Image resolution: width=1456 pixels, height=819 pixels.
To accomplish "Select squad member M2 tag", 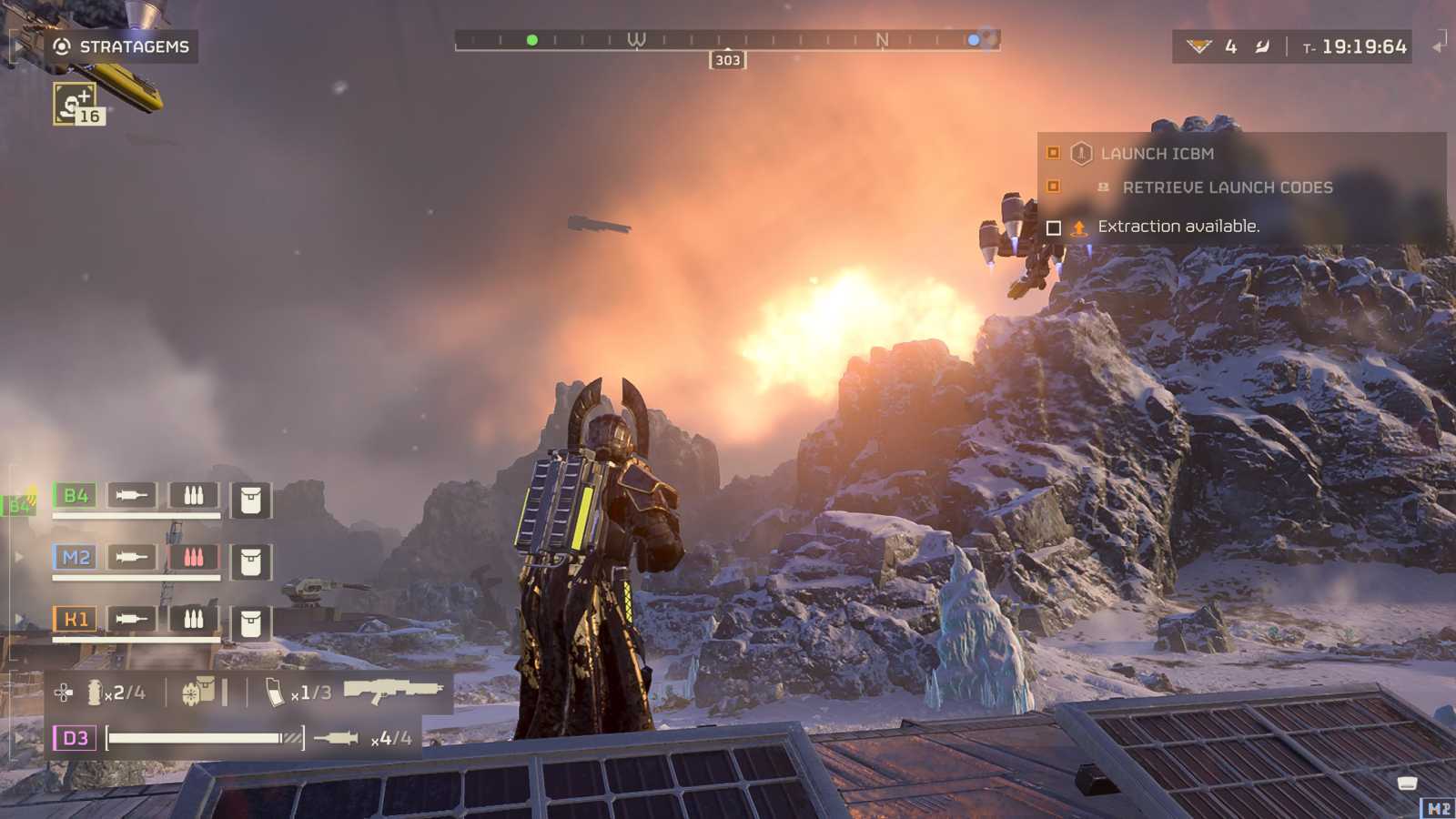I will 76,557.
